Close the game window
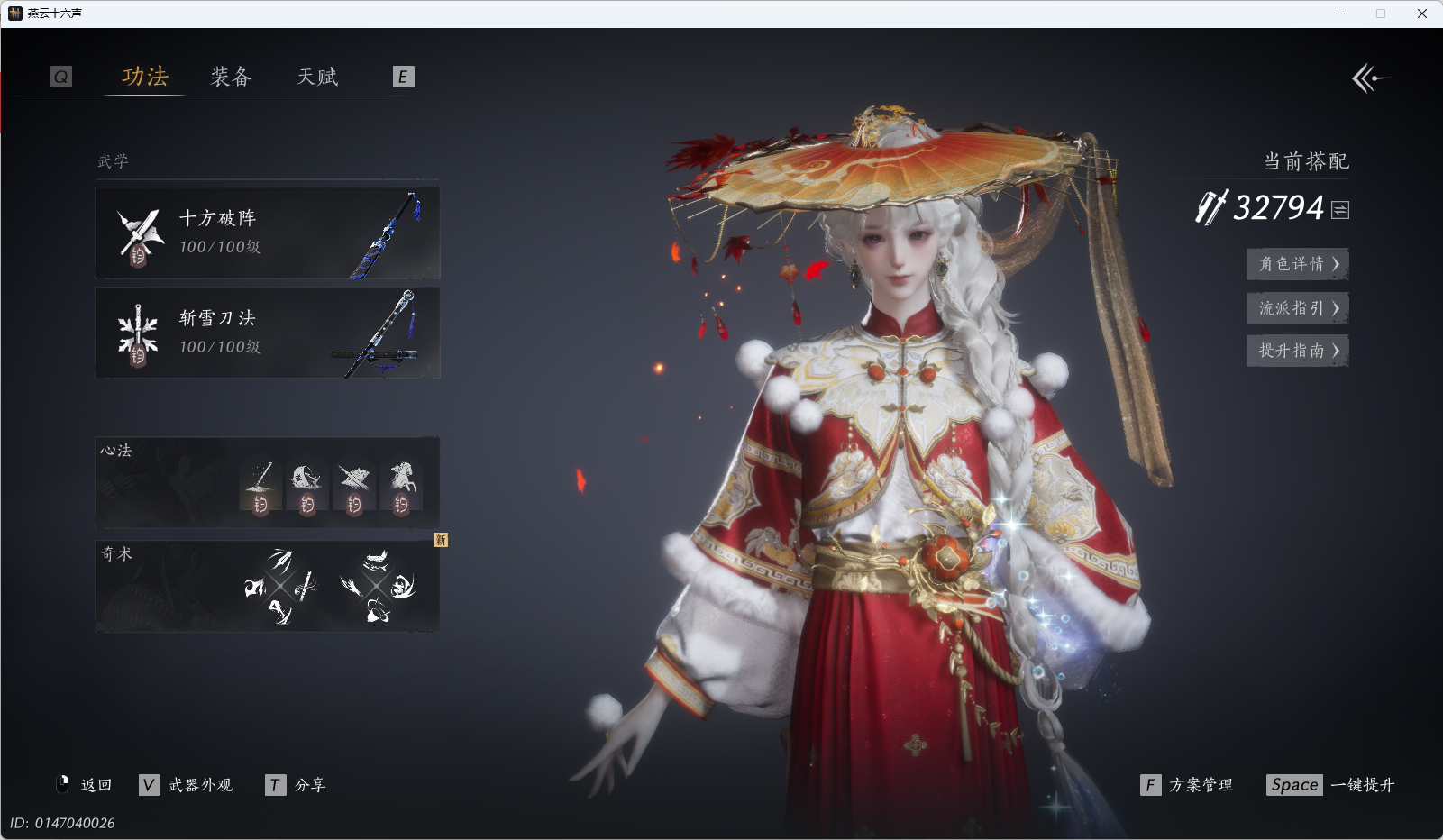1443x840 pixels. click(x=1421, y=14)
